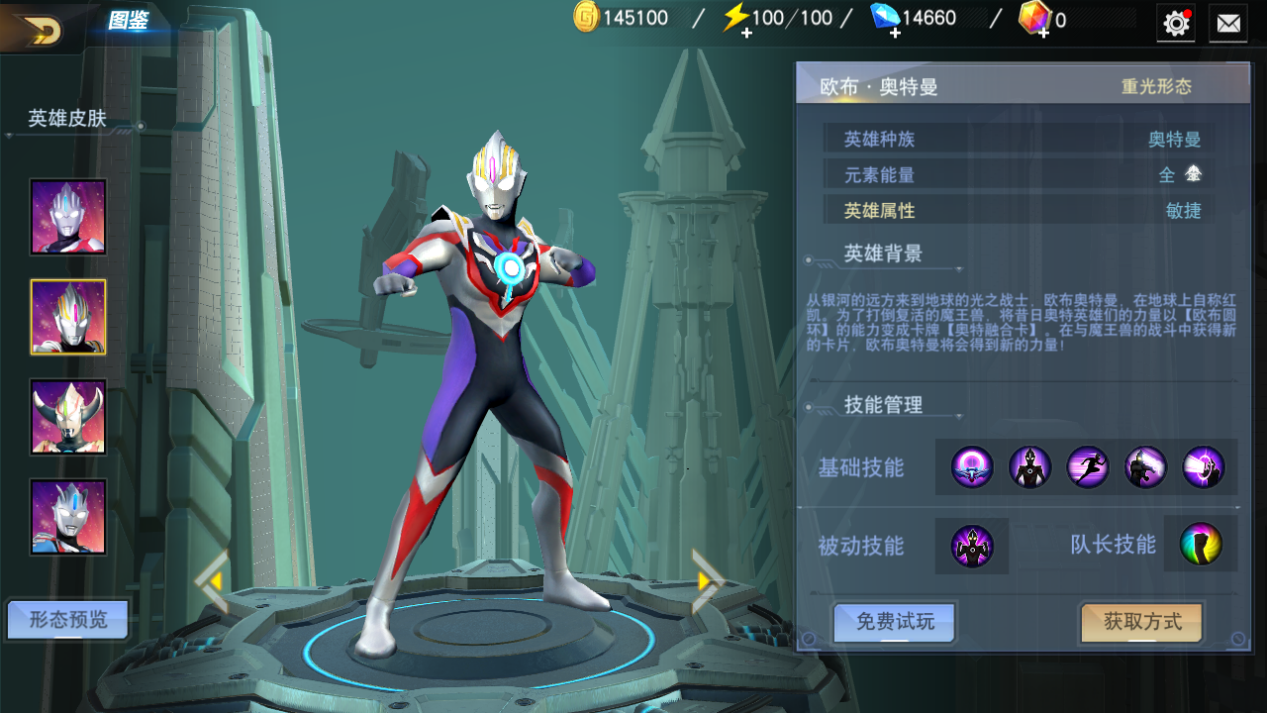Show the next hero with right arrow
The width and height of the screenshot is (1267, 713).
coord(707,580)
